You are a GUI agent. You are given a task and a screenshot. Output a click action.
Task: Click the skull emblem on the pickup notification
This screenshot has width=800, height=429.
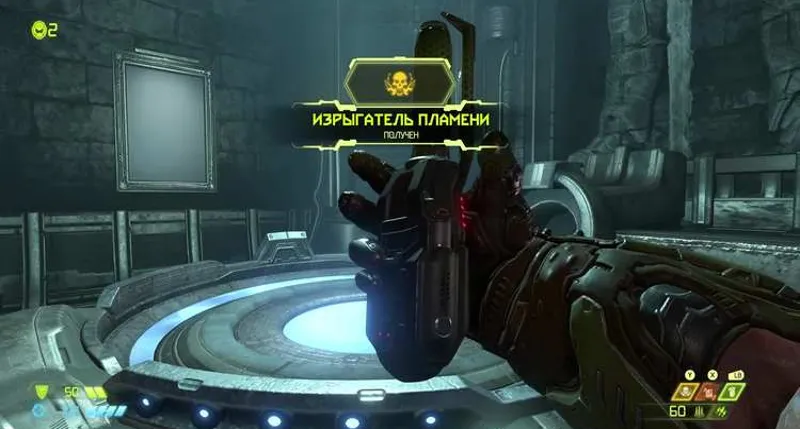click(399, 83)
